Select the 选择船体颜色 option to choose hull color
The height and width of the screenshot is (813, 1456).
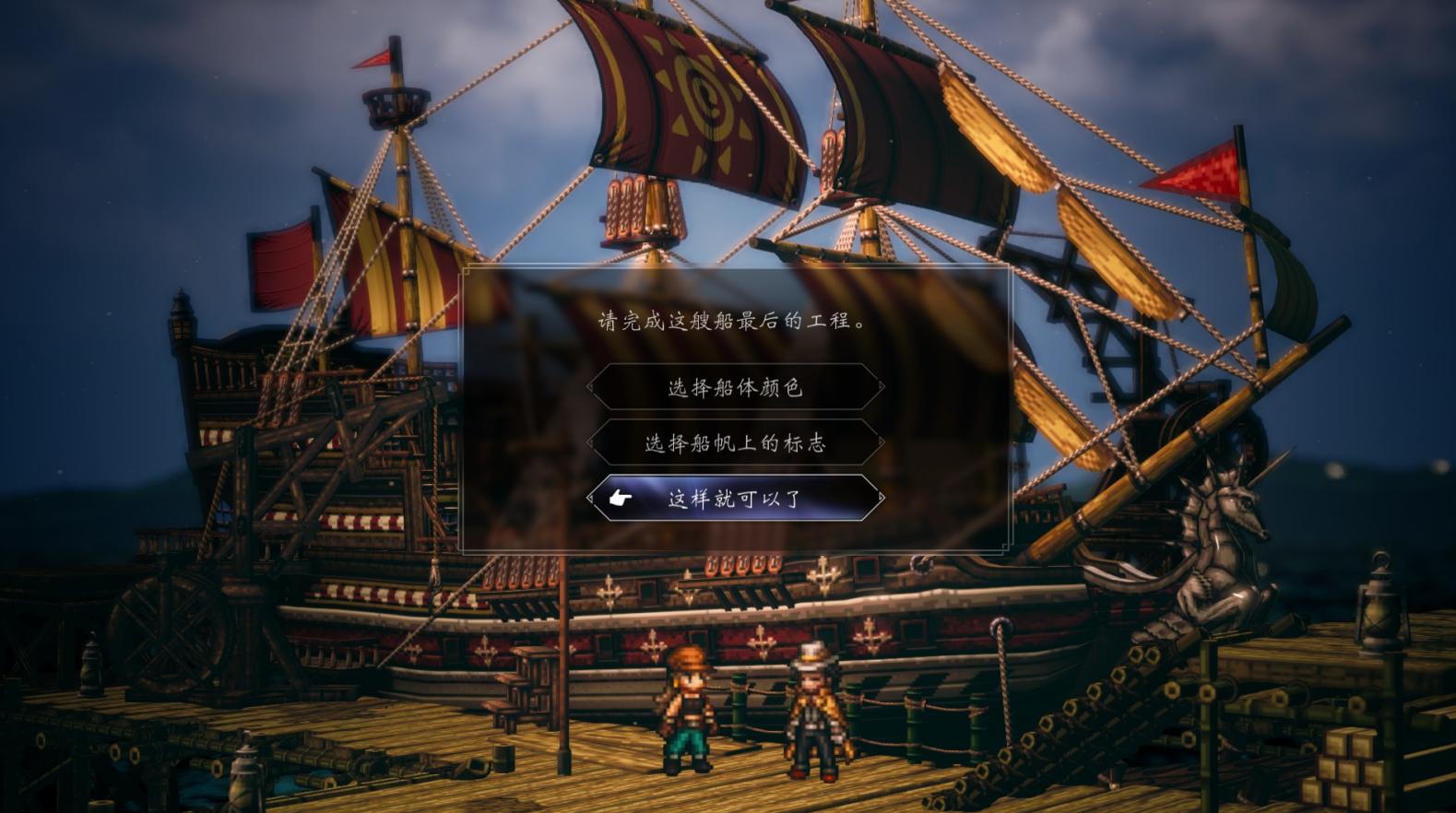pos(738,388)
